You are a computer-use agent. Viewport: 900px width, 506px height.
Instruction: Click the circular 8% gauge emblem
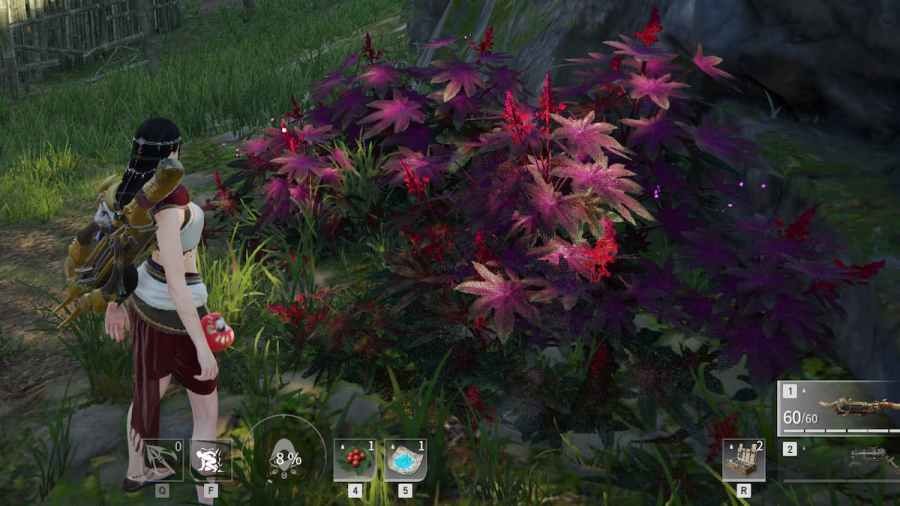(287, 458)
